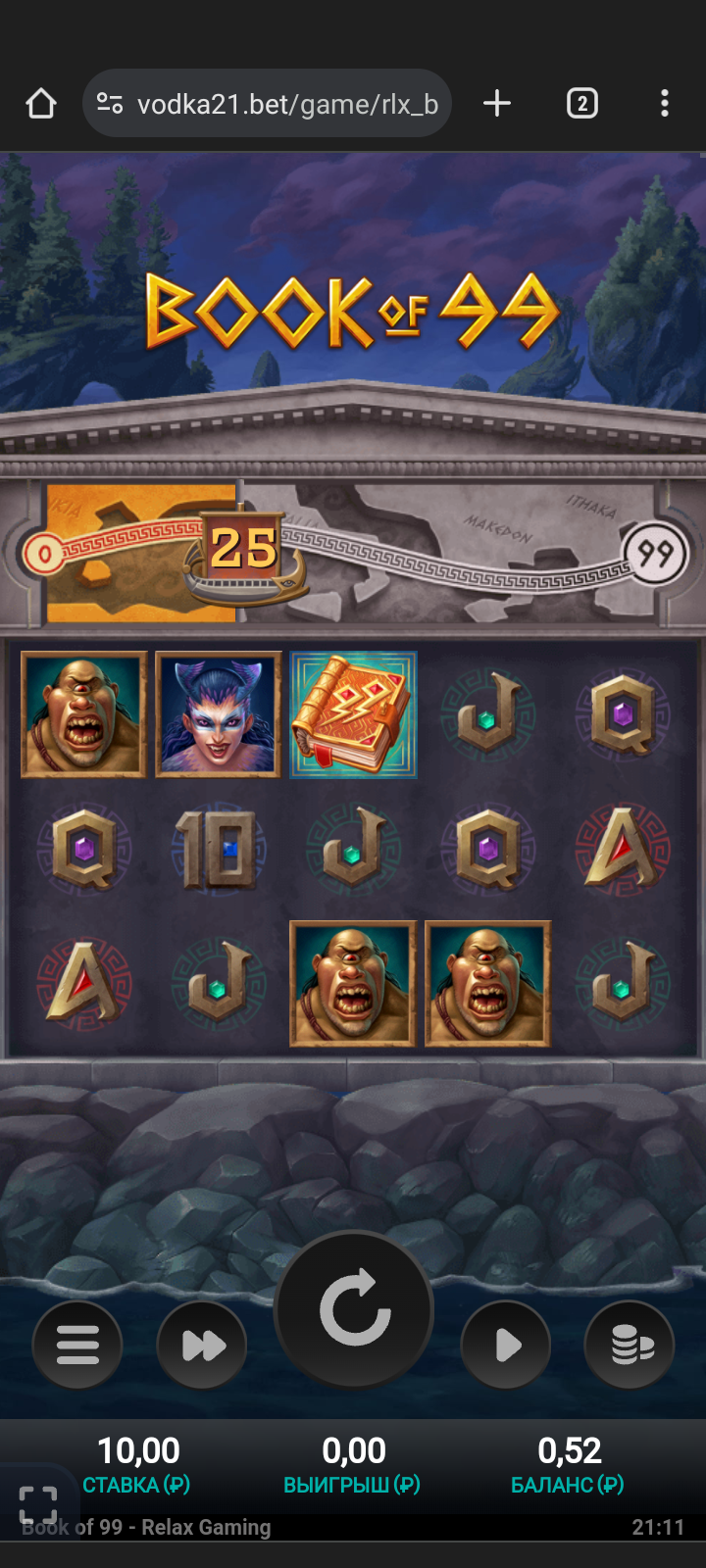The width and height of the screenshot is (706, 1568).
Task: Open the hamburger game menu
Action: 77,1346
